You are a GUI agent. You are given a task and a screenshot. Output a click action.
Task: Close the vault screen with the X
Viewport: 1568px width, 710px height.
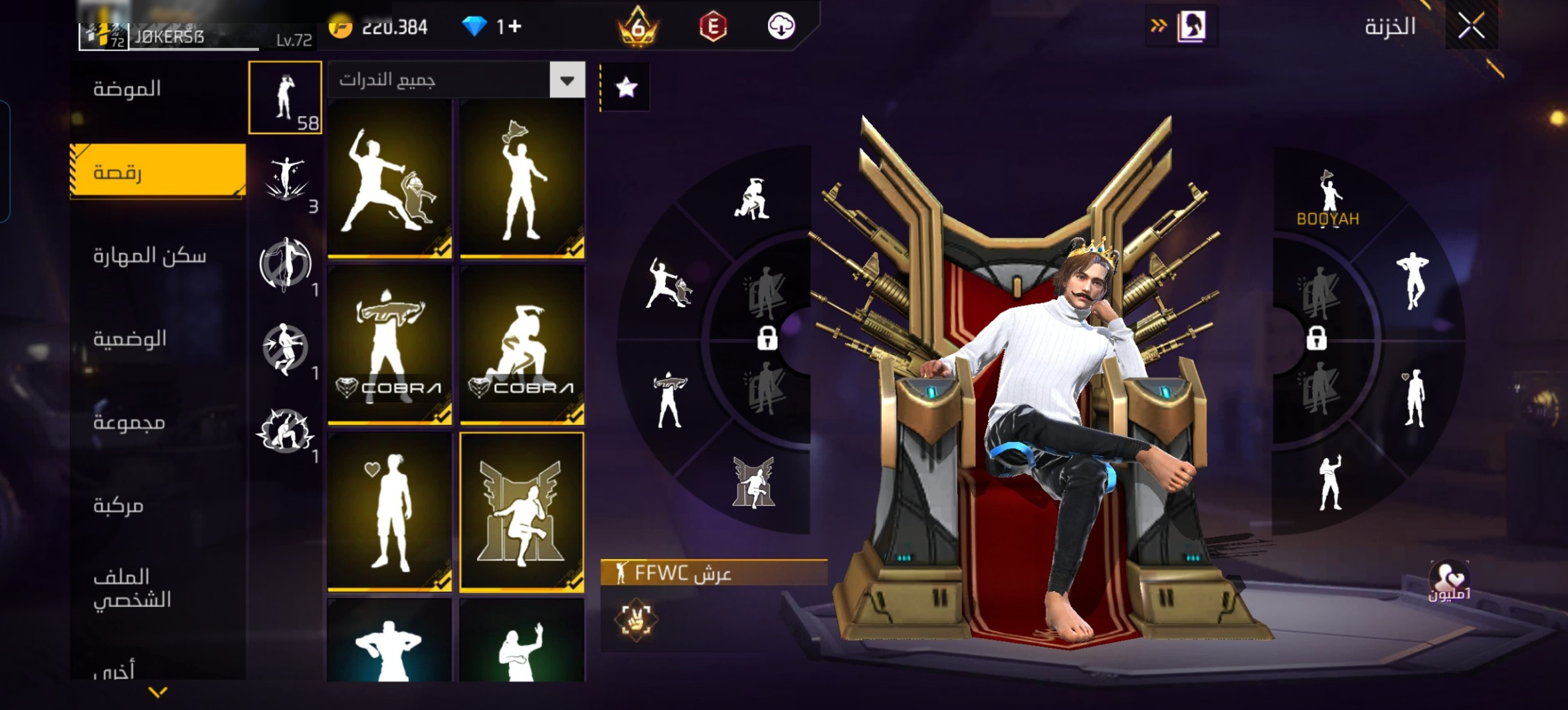click(1471, 27)
